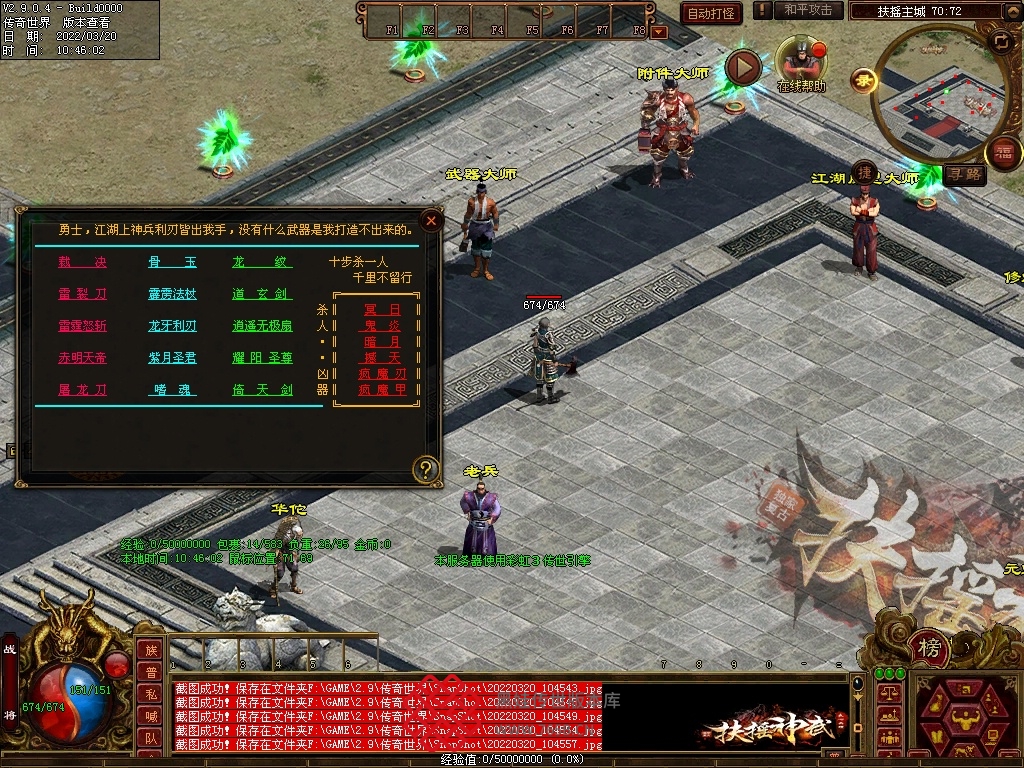Screen dimensions: 1024x768
Task: Select the 骨玉 weapon link
Action: click(x=172, y=263)
